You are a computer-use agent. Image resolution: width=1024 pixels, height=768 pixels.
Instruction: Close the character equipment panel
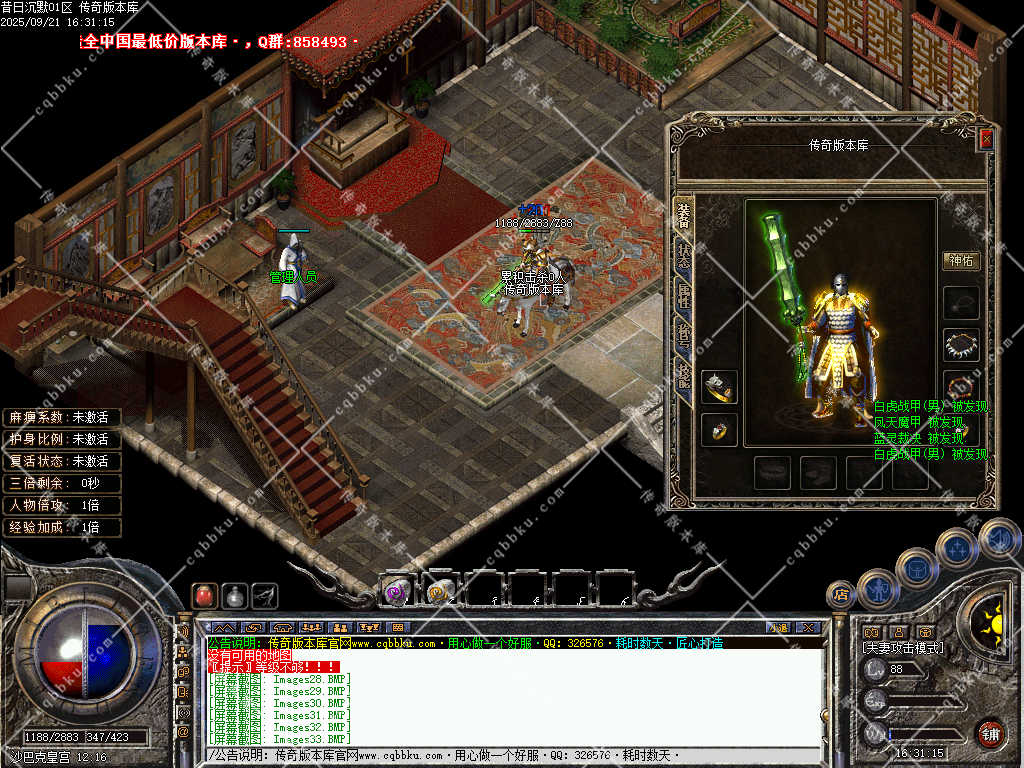click(x=986, y=139)
